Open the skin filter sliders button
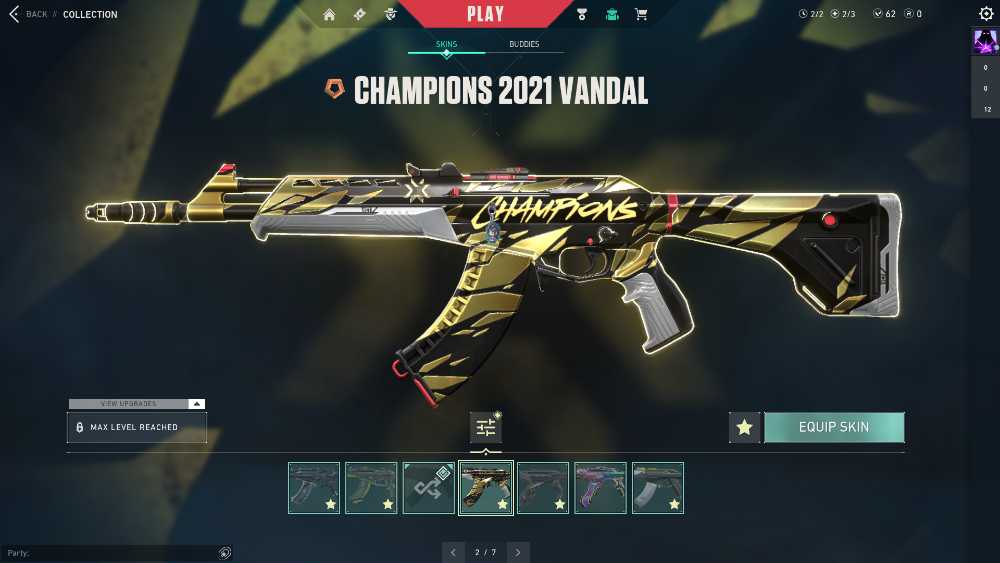Screen dimensions: 1000x563 coord(486,427)
